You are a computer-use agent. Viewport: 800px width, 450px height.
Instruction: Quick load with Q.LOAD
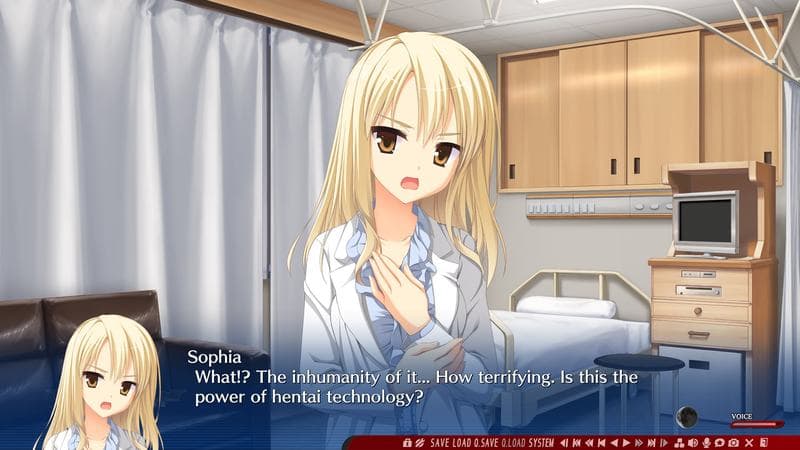[x=513, y=442]
